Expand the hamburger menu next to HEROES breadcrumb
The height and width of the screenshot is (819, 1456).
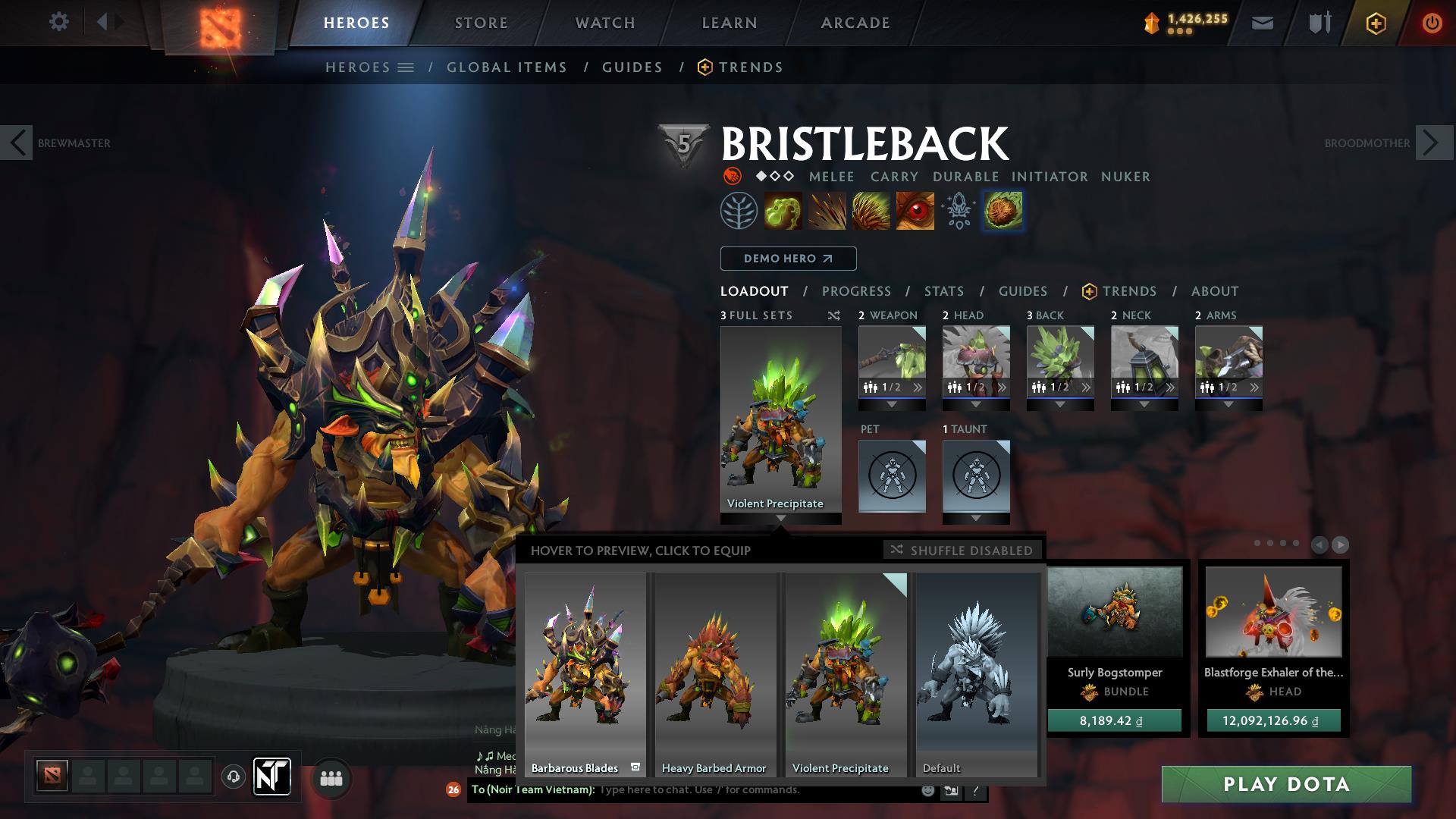pos(407,67)
